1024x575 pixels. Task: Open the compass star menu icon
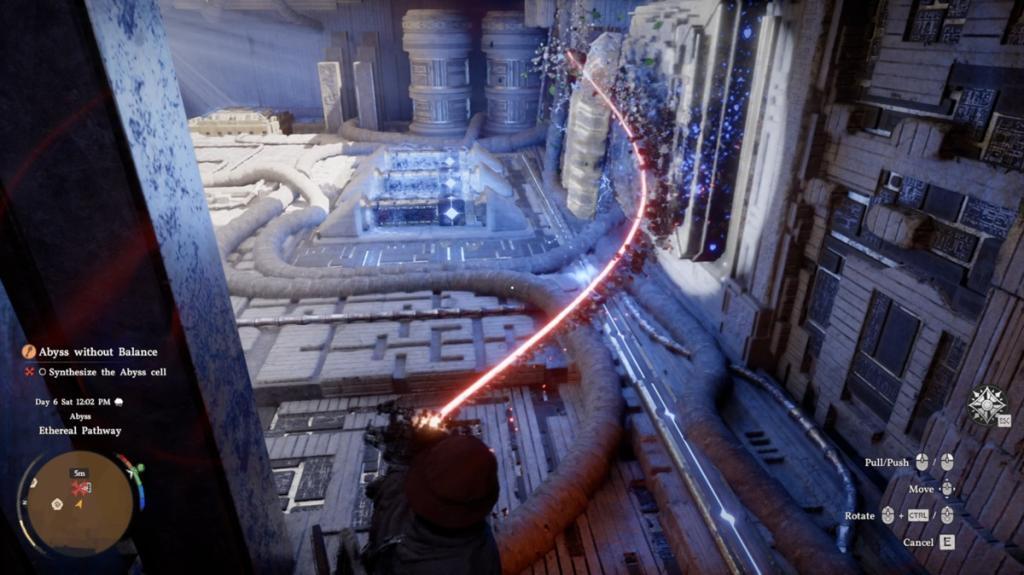pyautogui.click(x=984, y=404)
